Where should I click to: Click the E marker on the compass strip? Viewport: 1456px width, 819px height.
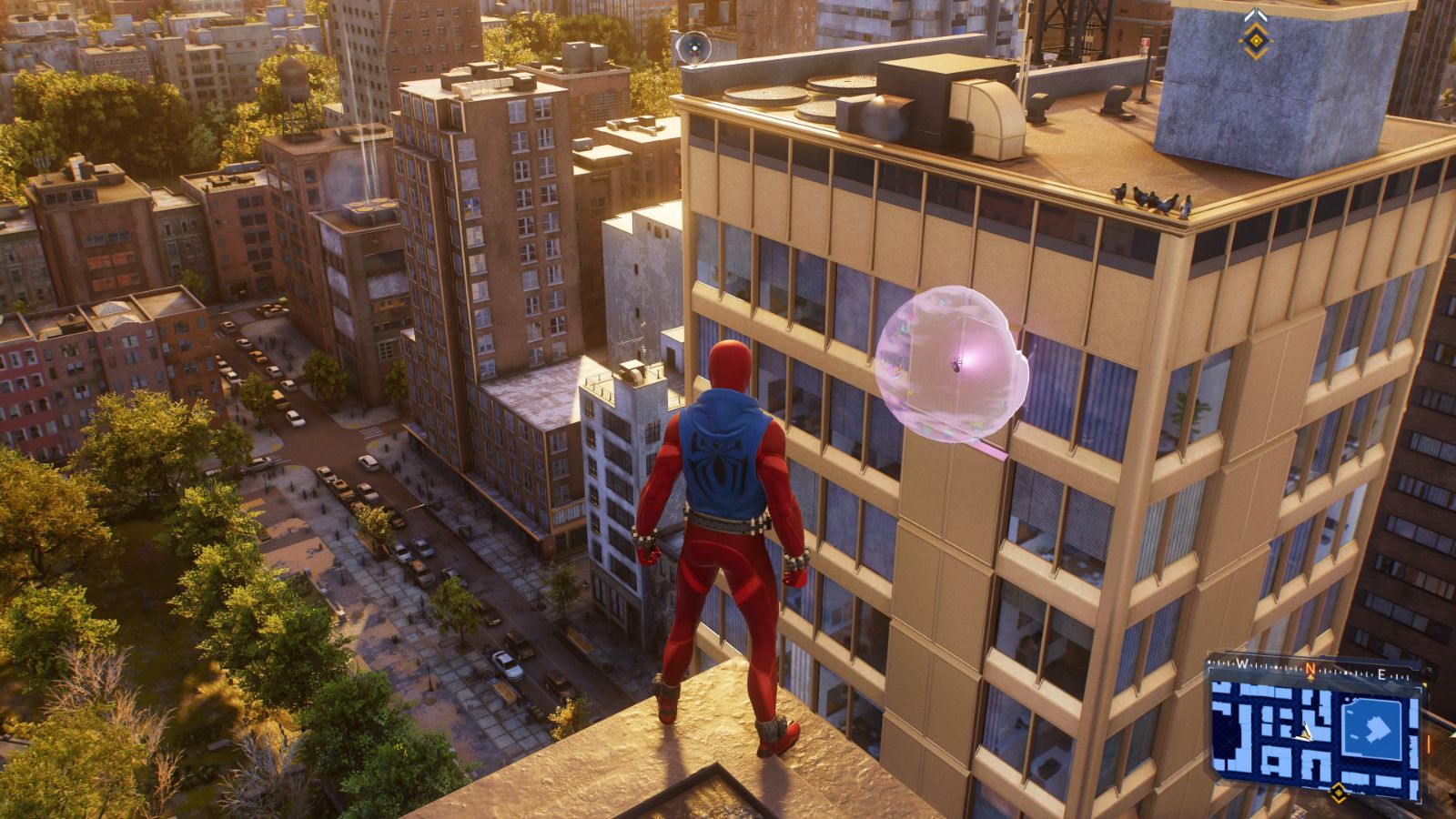pyautogui.click(x=1381, y=673)
